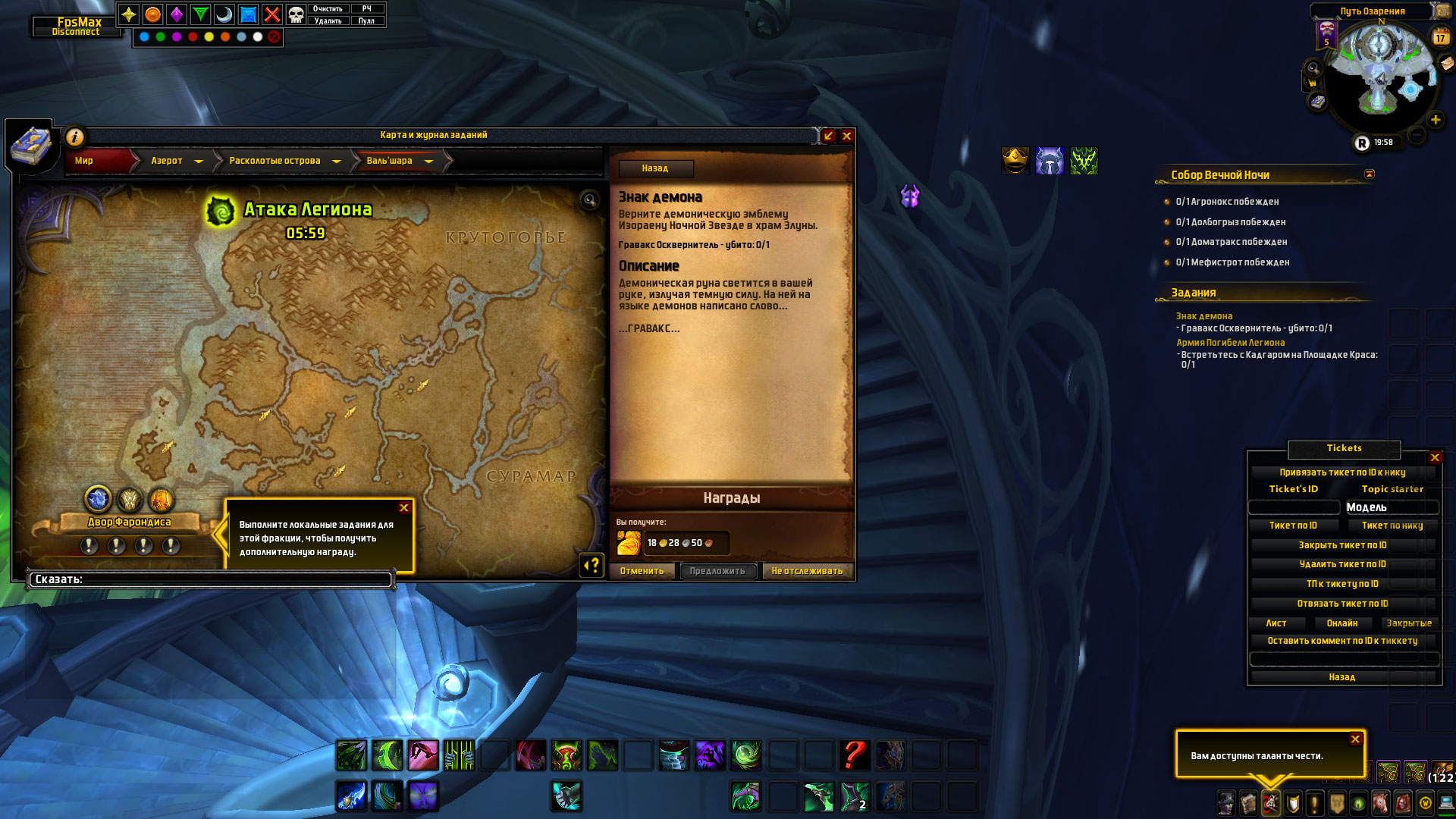Screen dimensions: 1456x819
Task: Close the local quests tutorial tooltip
Action: tap(404, 508)
